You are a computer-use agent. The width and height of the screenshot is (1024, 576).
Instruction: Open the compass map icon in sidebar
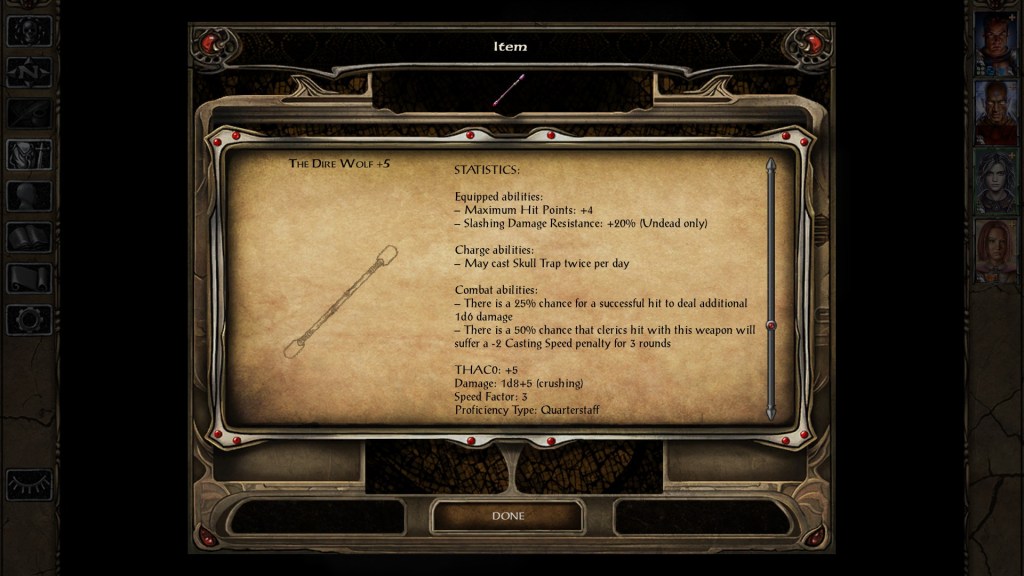click(29, 72)
